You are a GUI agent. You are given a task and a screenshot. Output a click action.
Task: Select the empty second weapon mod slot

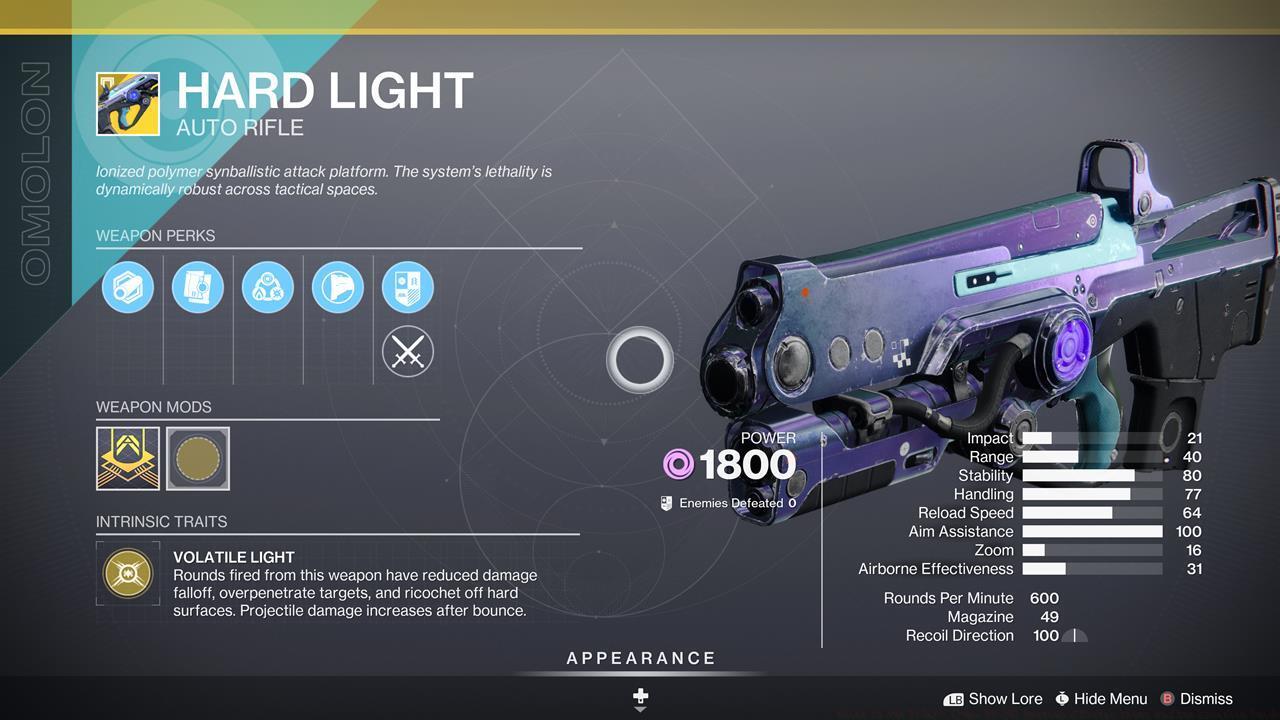point(197,458)
